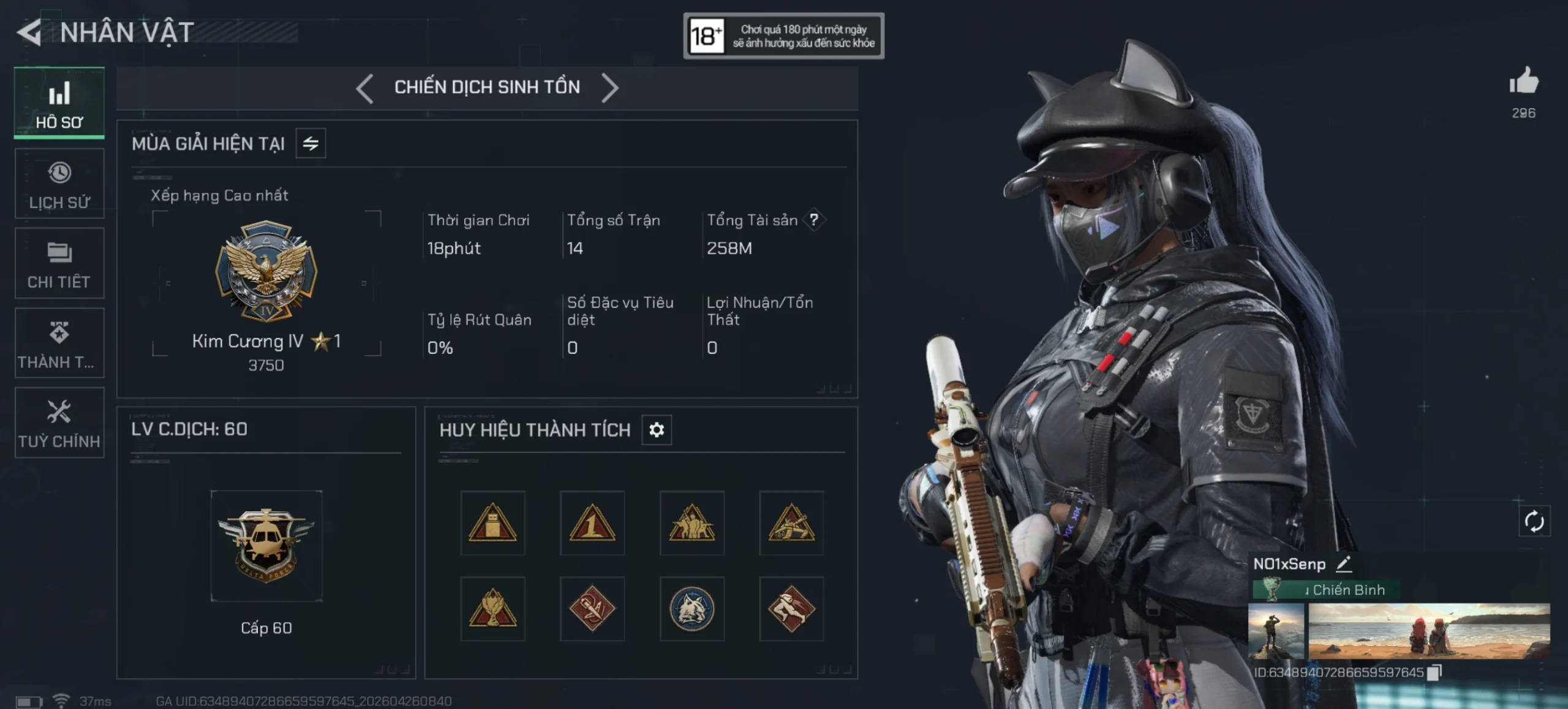Switch to the Hồ Sơ tab

[x=59, y=103]
